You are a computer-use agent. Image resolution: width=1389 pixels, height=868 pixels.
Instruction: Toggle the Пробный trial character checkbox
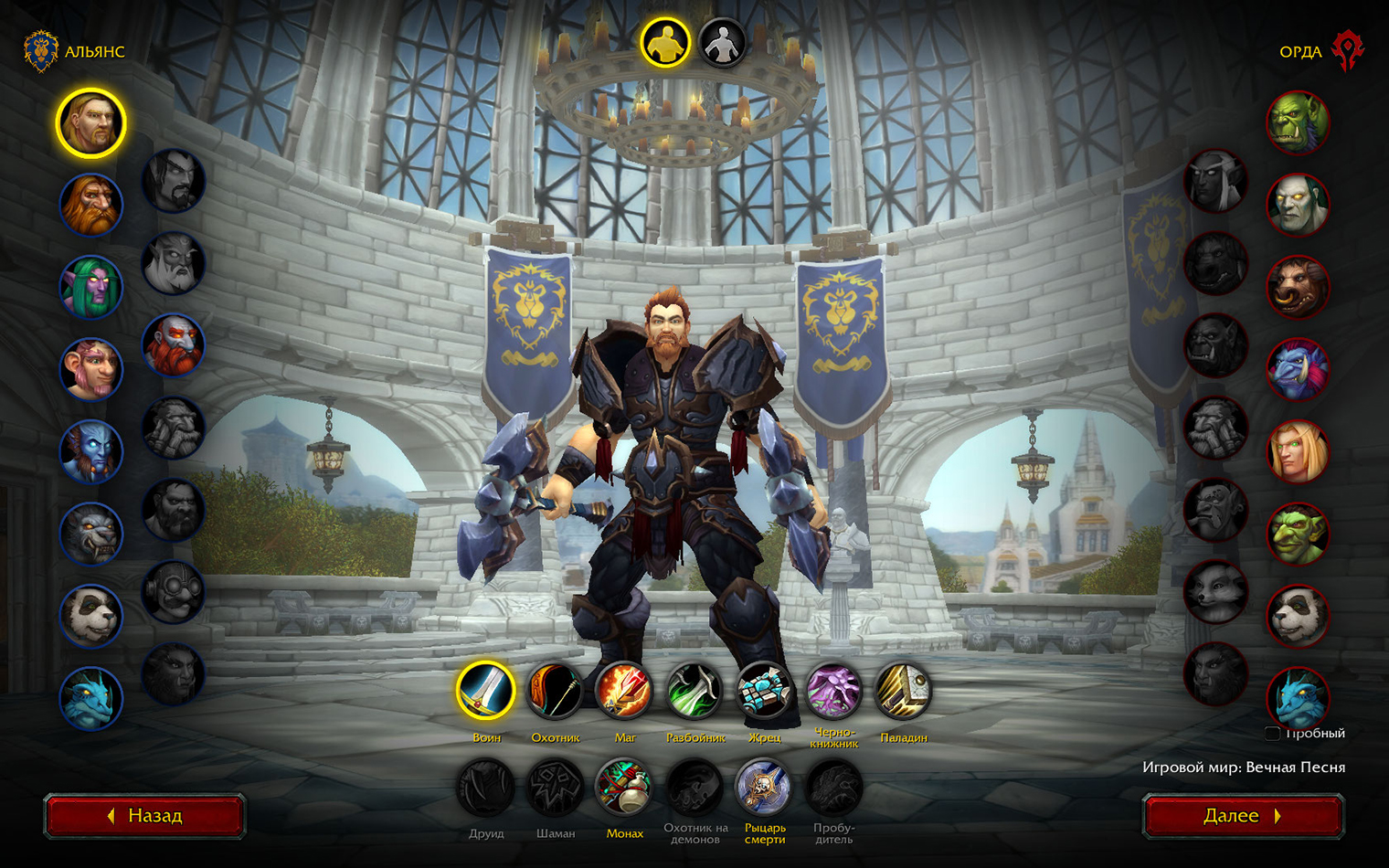click(x=1272, y=733)
